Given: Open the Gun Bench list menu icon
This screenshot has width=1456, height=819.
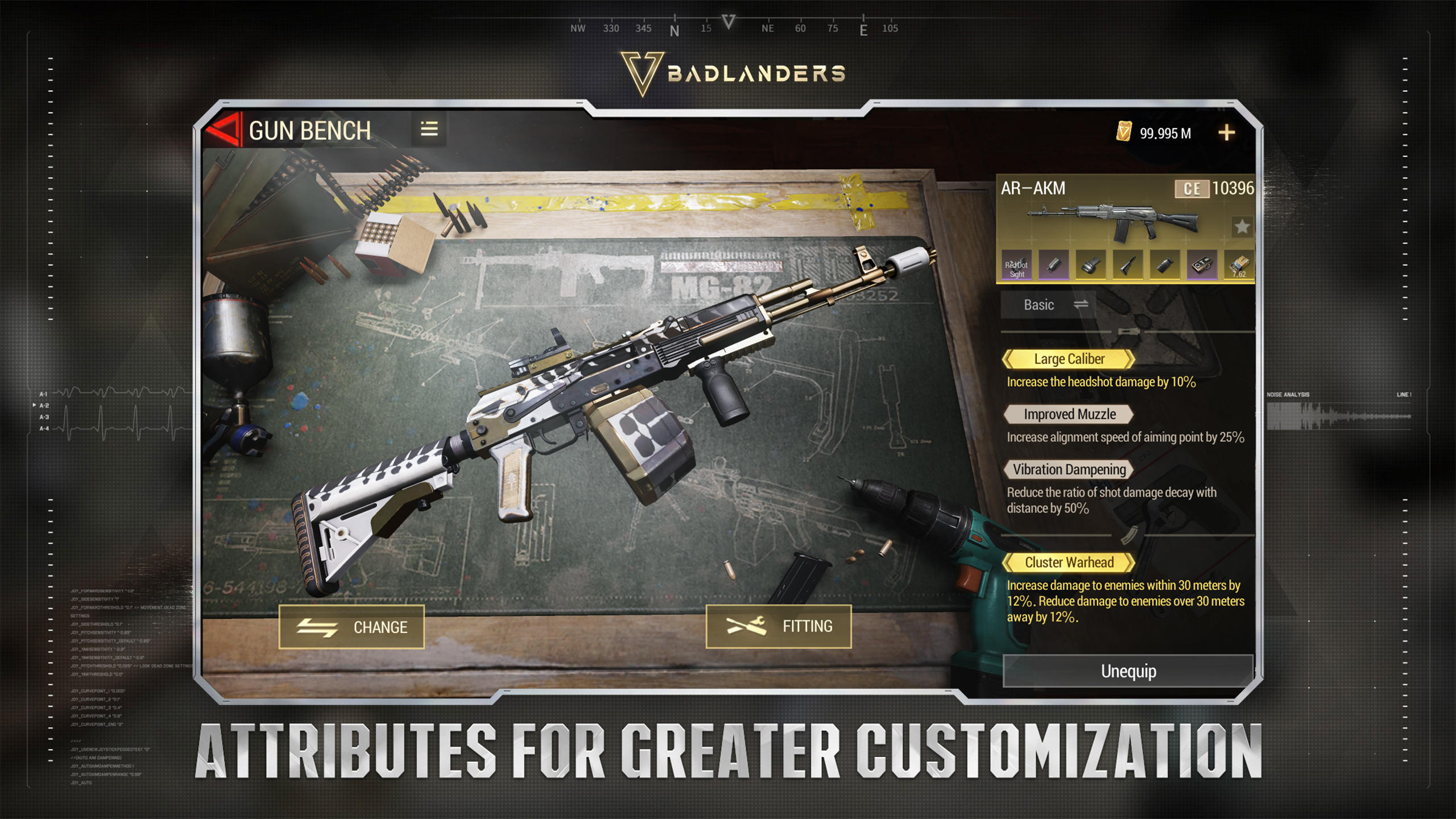Looking at the screenshot, I should (x=430, y=130).
